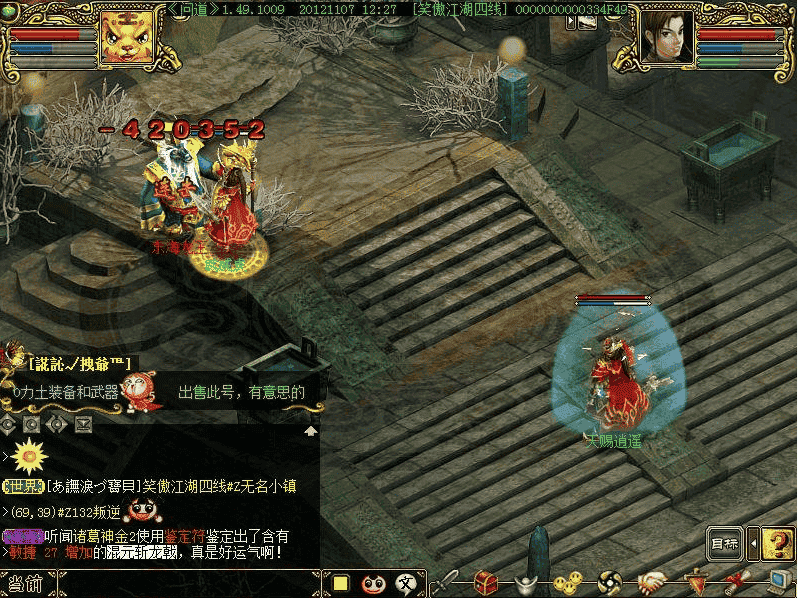
Task: Click the tiger pet portrait
Action: point(126,37)
